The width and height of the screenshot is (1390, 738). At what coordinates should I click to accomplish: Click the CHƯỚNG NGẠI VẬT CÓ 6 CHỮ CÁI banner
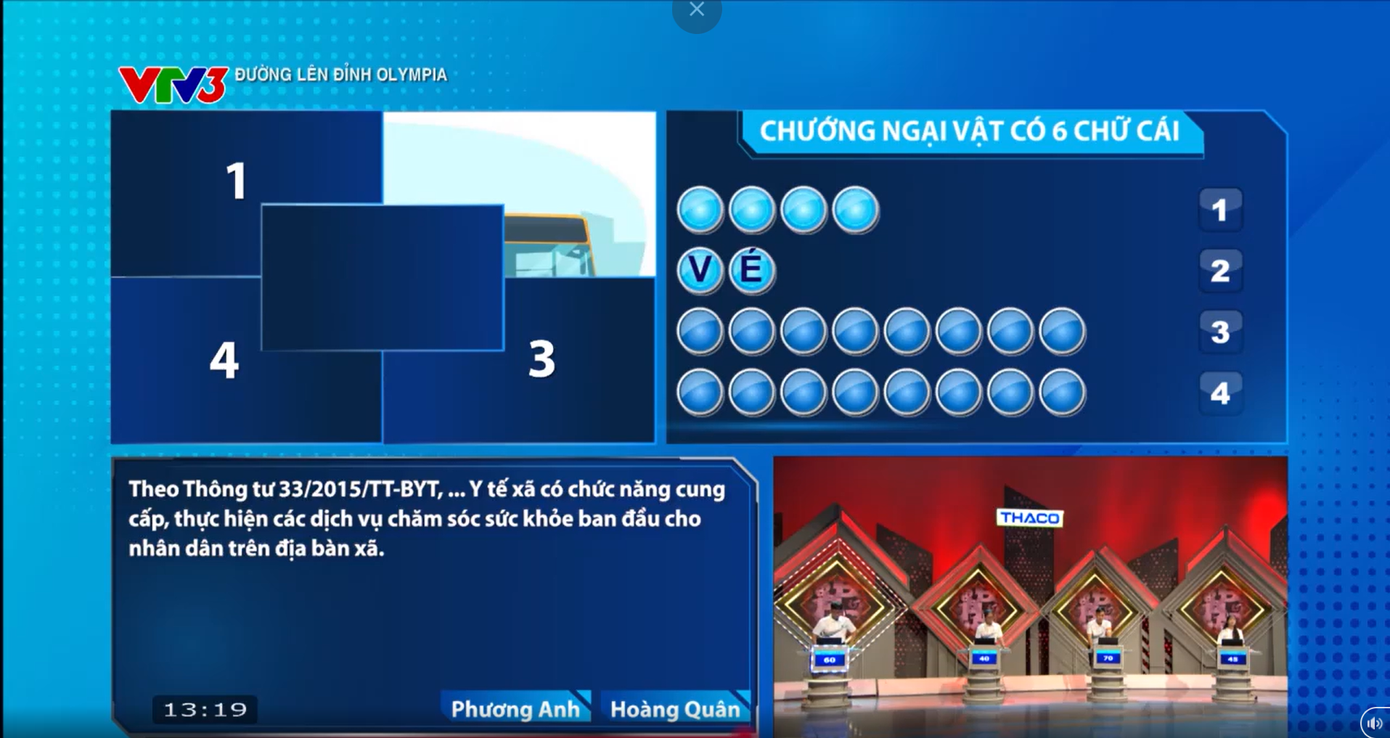pyautogui.click(x=970, y=130)
